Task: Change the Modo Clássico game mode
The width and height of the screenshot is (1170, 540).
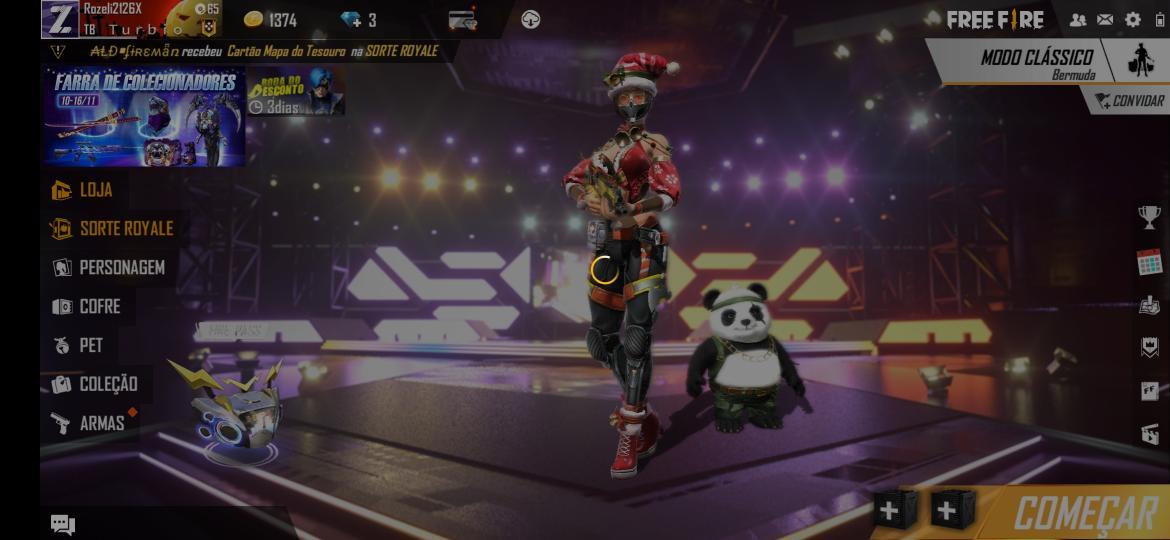Action: pos(1036,62)
